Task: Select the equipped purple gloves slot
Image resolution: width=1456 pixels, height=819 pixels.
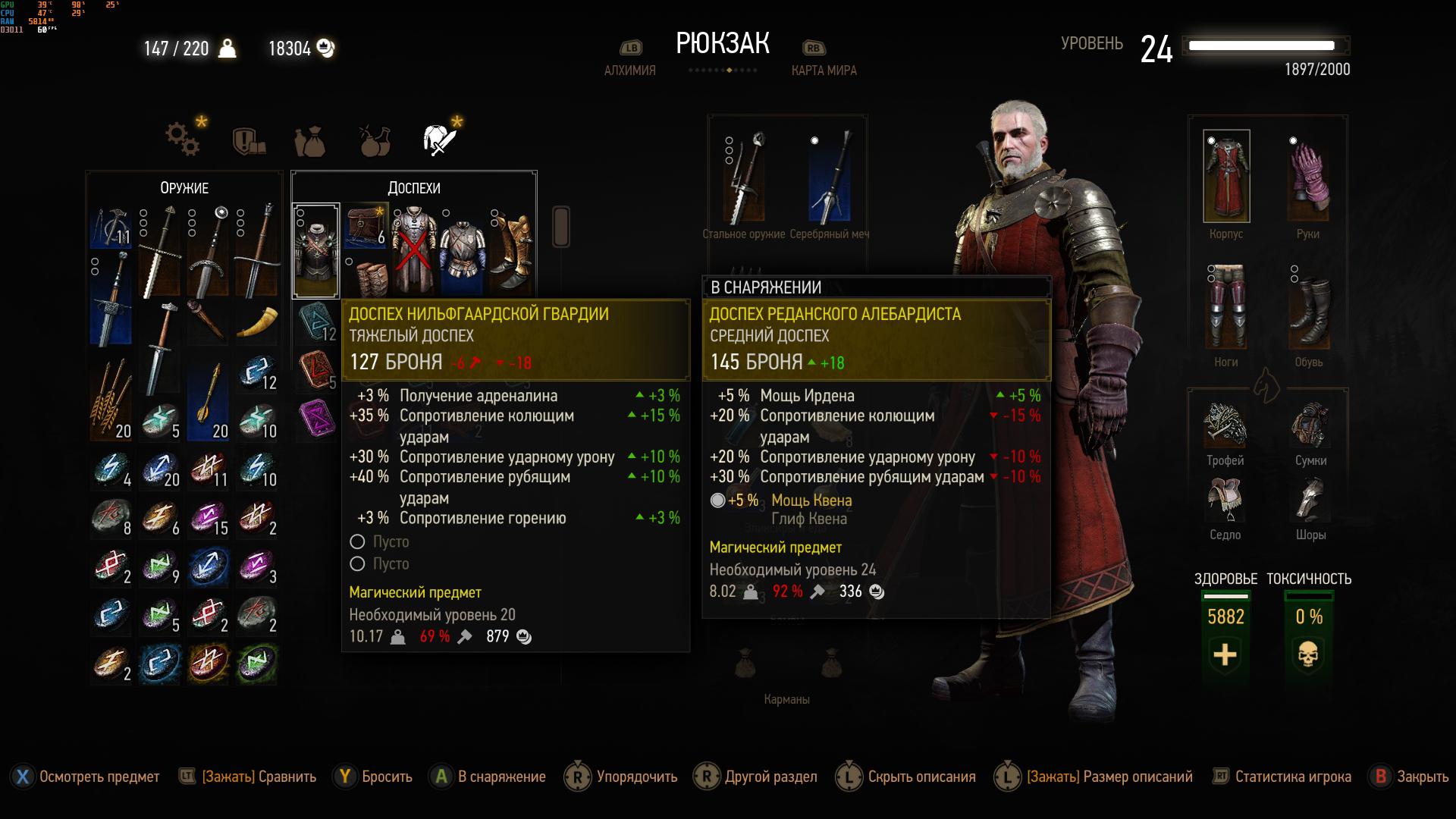Action: pyautogui.click(x=1308, y=177)
